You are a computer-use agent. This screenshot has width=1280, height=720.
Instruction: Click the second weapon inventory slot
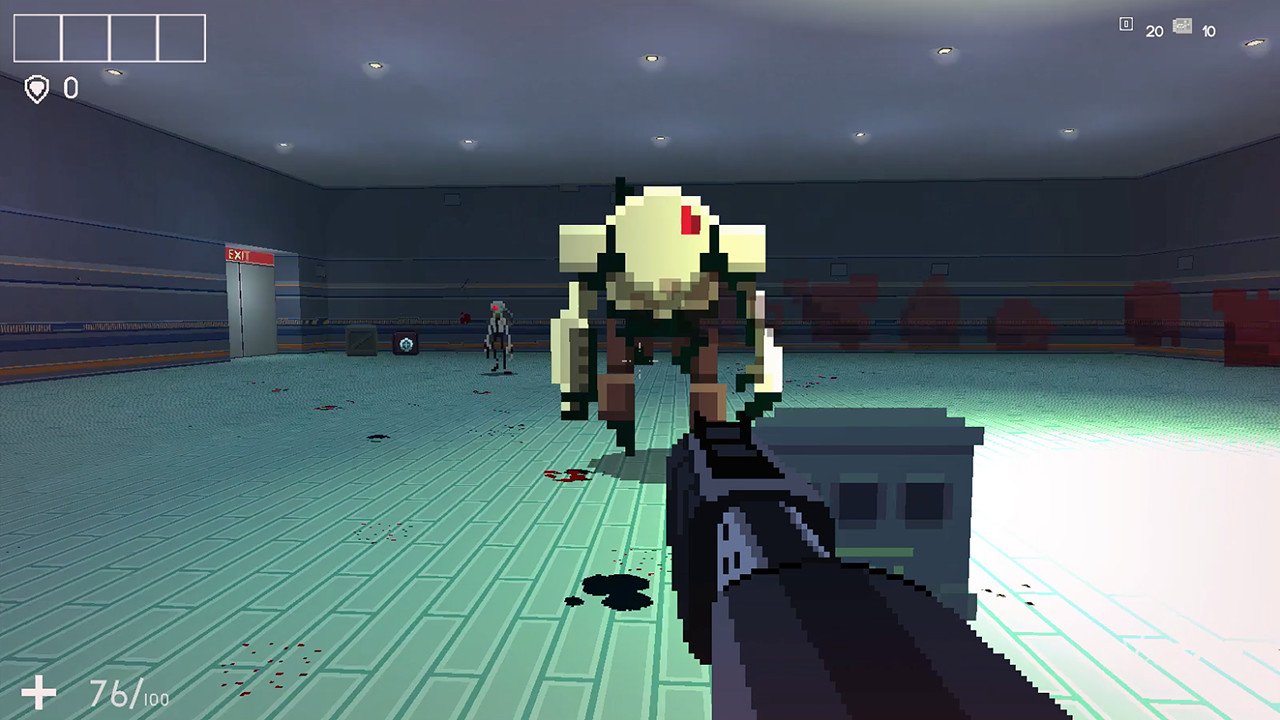(85, 38)
